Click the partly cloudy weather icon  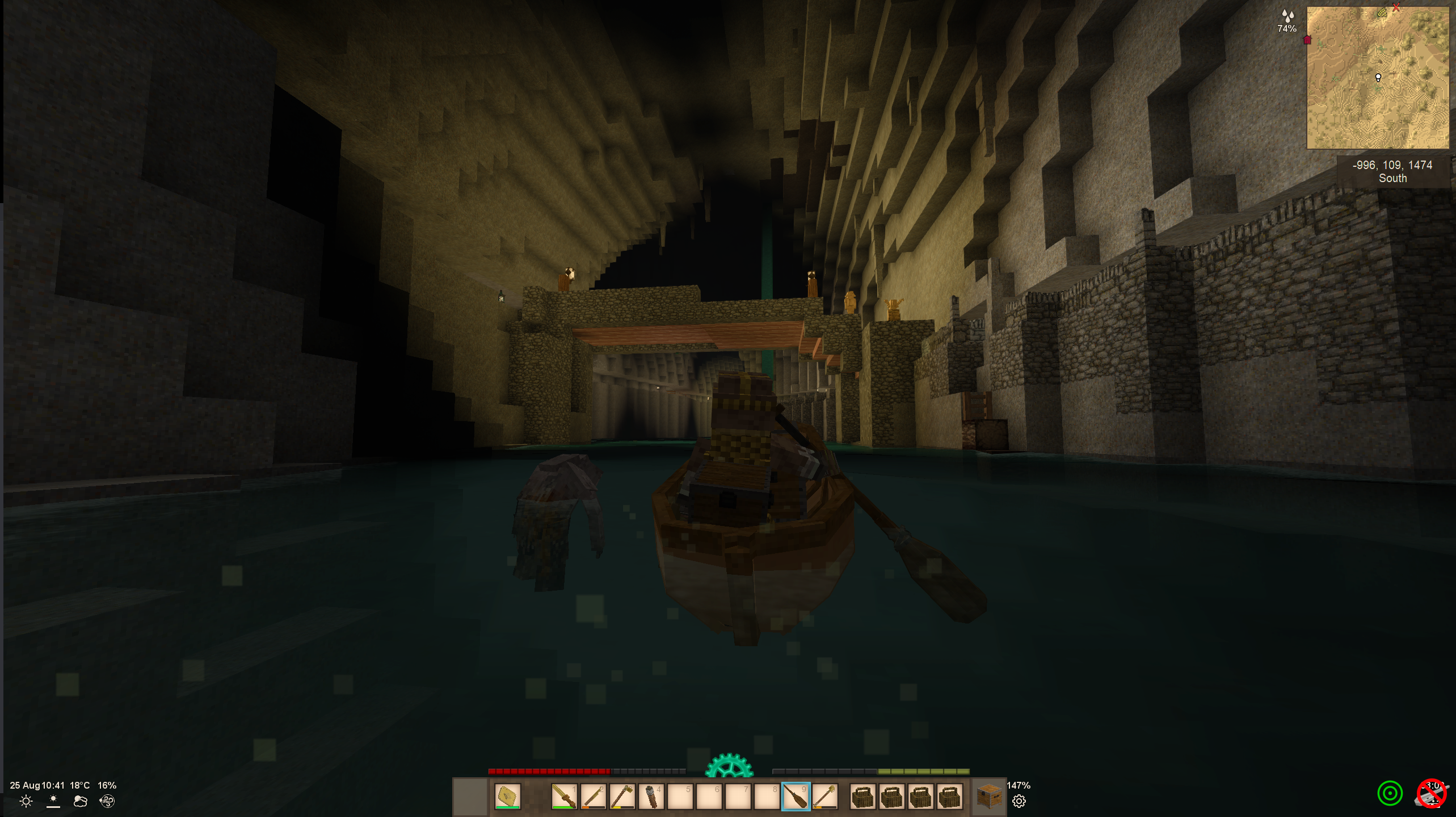(x=80, y=801)
